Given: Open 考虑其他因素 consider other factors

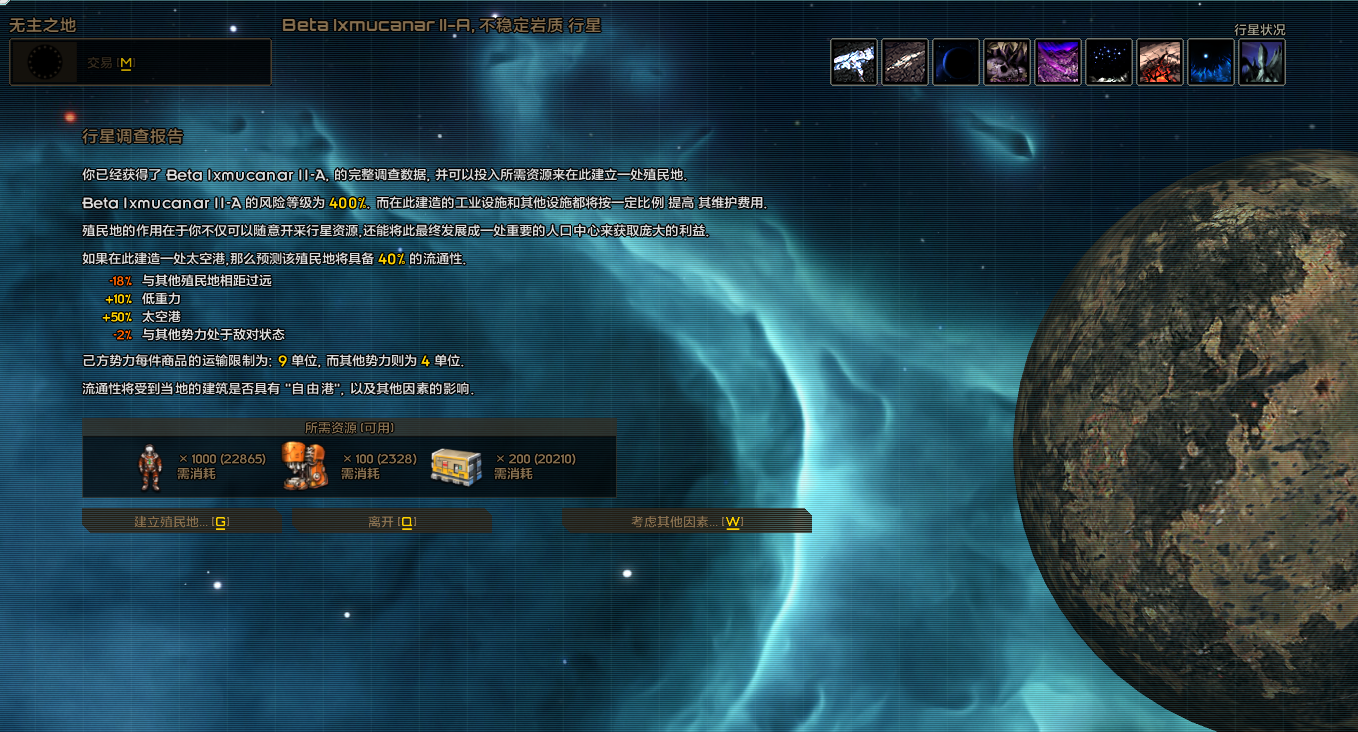Looking at the screenshot, I should (x=687, y=521).
